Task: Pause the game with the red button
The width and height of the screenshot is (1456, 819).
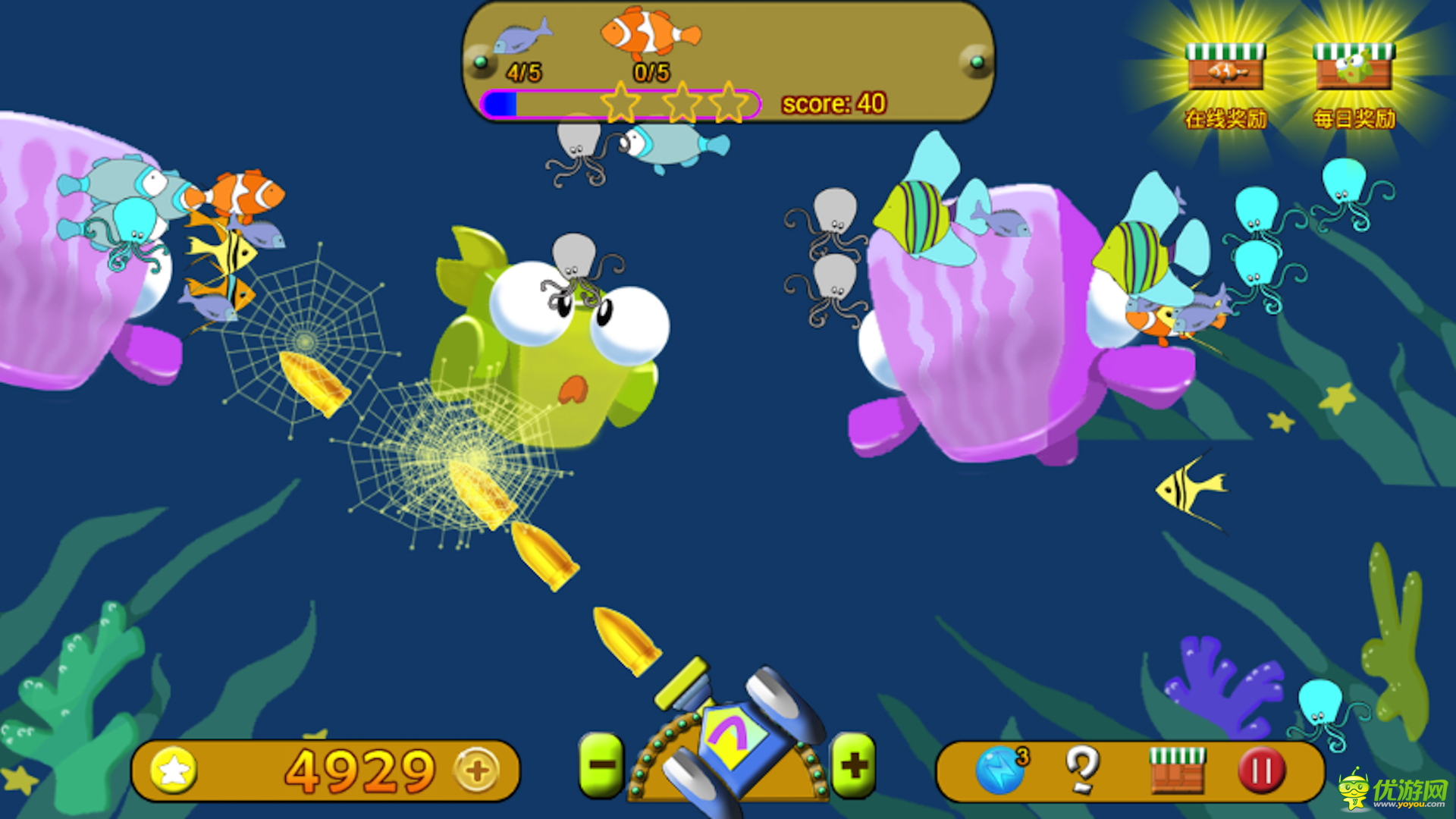Action: (1261, 770)
